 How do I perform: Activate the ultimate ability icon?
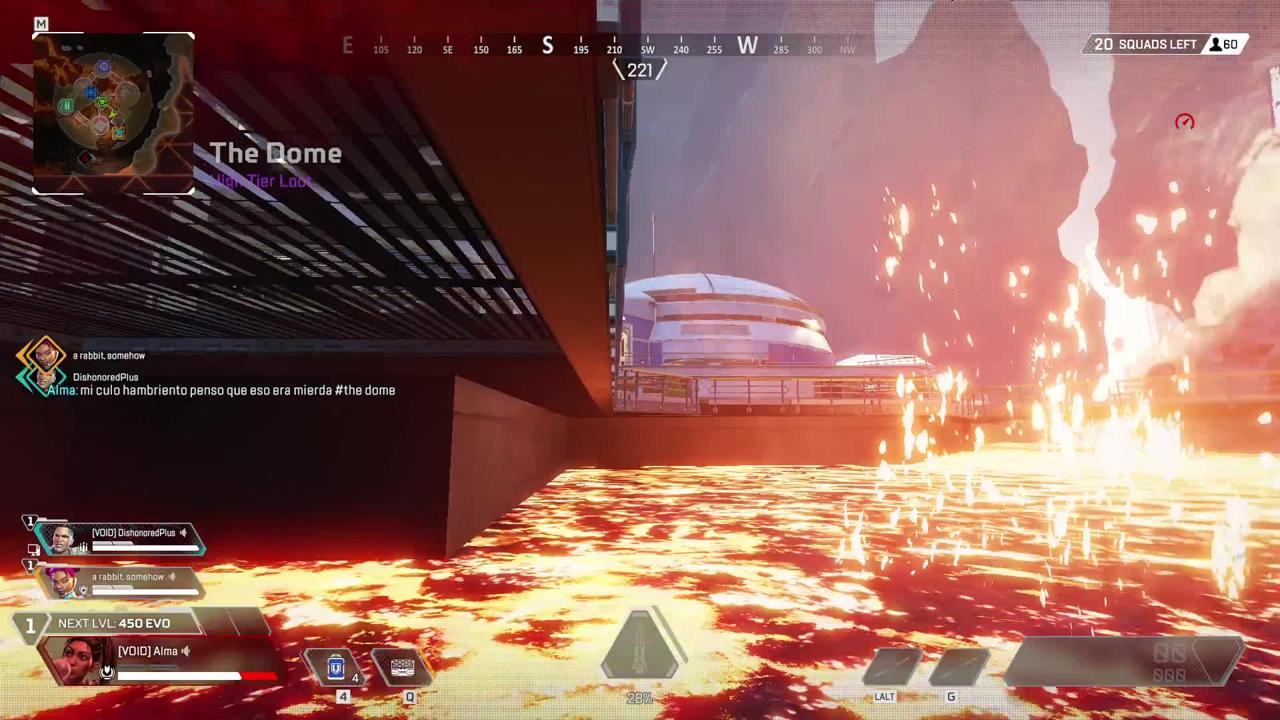pos(641,647)
